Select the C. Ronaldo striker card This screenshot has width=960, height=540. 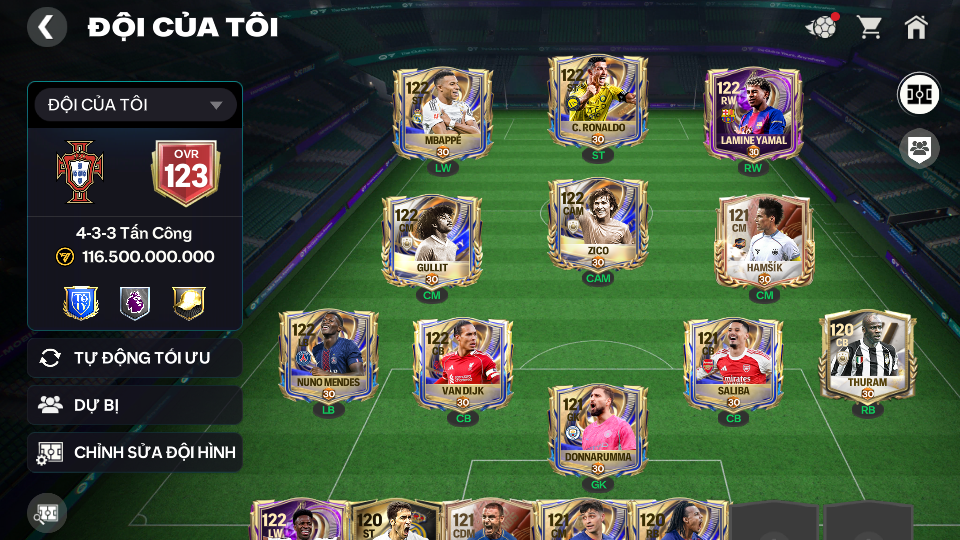coord(598,102)
